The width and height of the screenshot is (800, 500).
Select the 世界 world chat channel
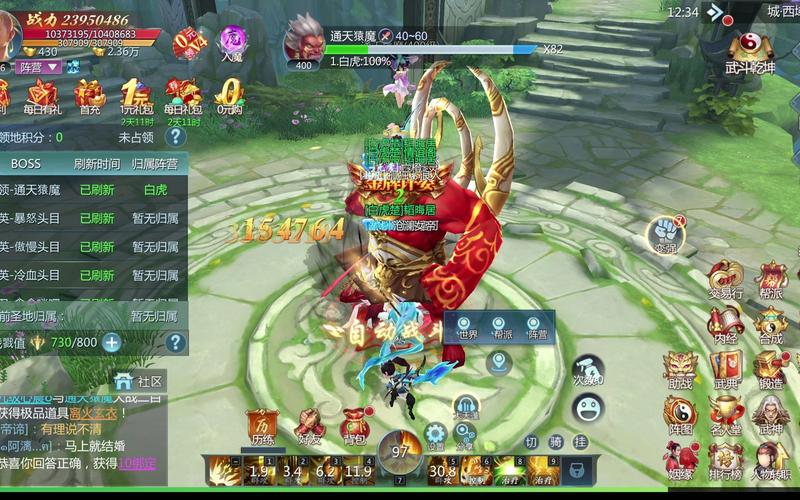click(467, 333)
